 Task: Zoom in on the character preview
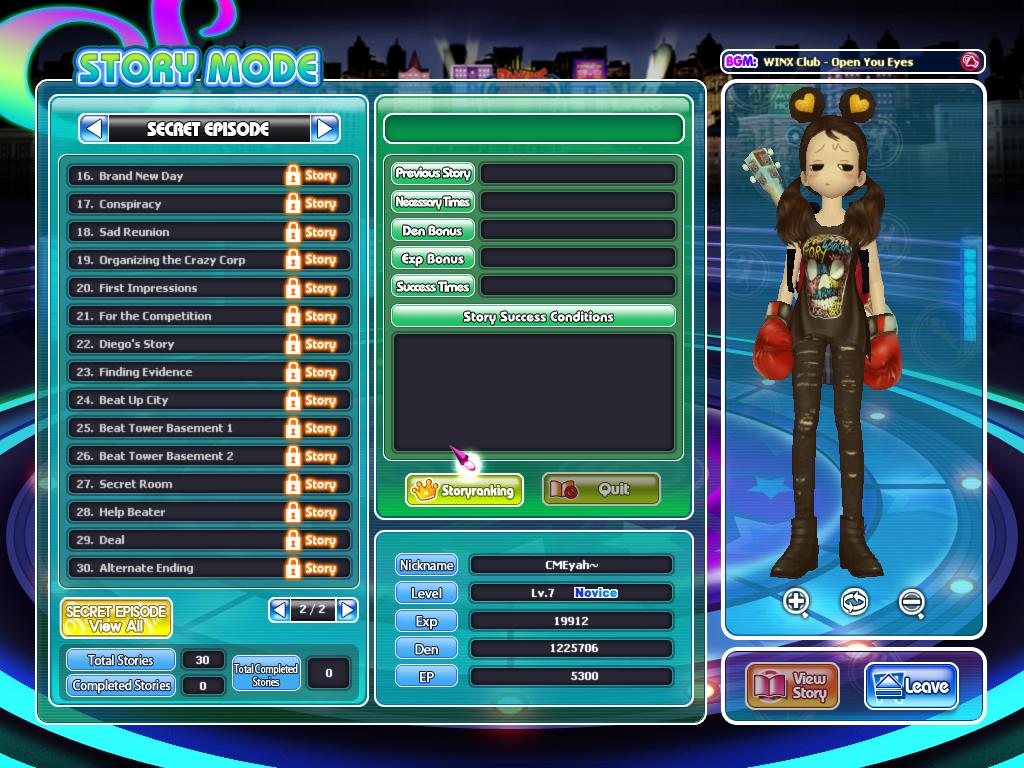pyautogui.click(x=797, y=602)
